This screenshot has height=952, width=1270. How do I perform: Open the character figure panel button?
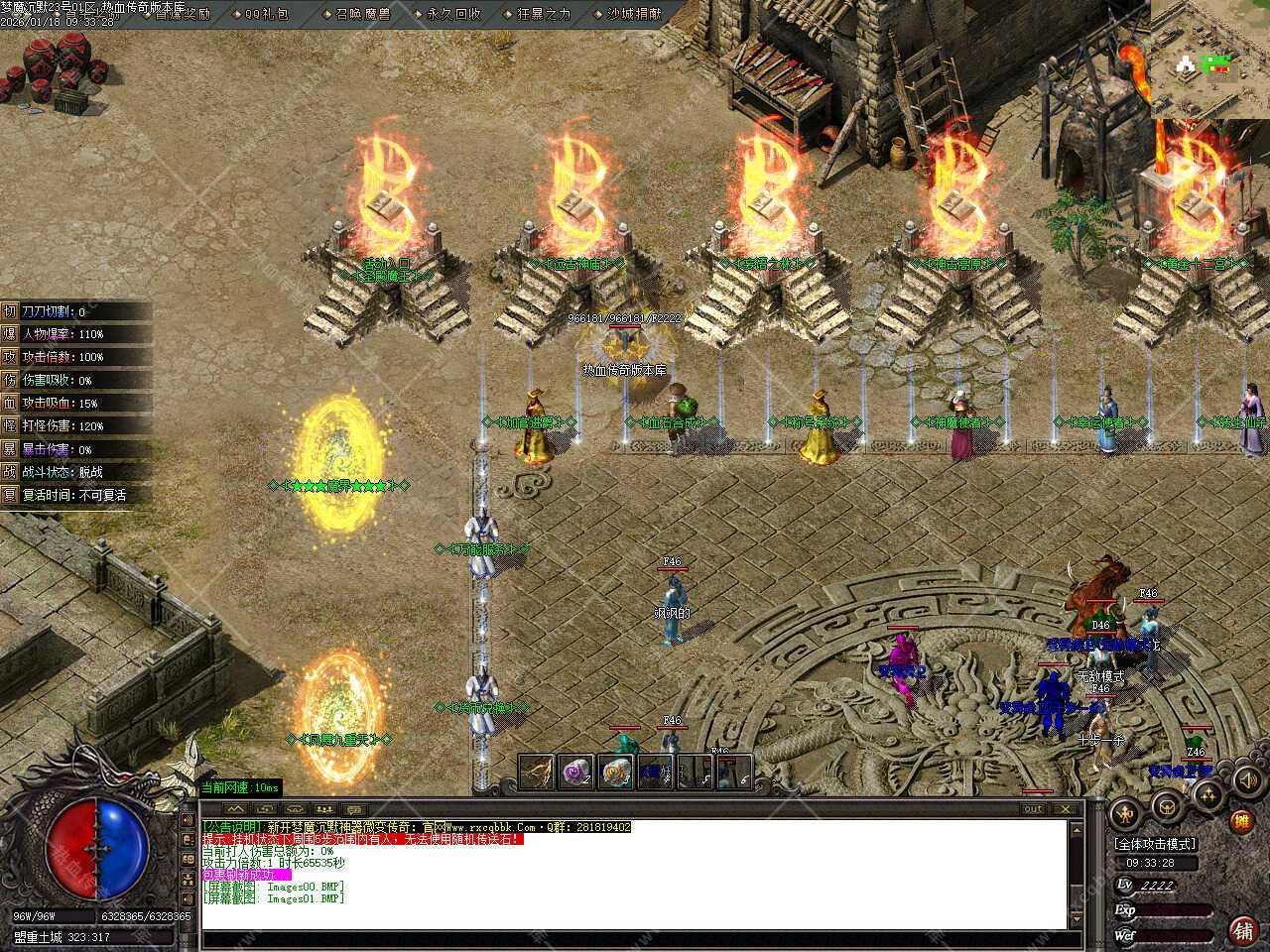tap(1124, 814)
